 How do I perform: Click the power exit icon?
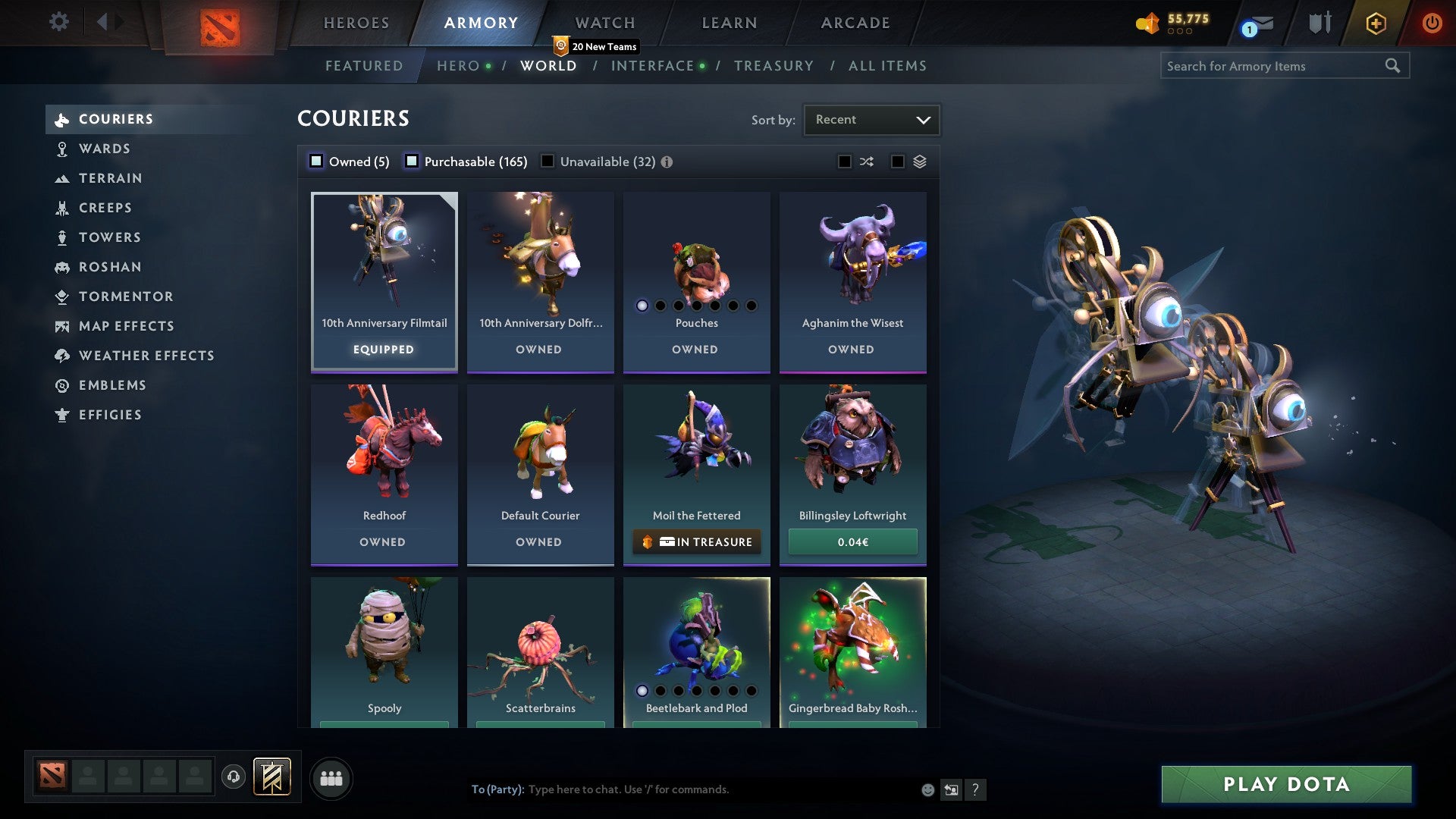tap(1432, 23)
